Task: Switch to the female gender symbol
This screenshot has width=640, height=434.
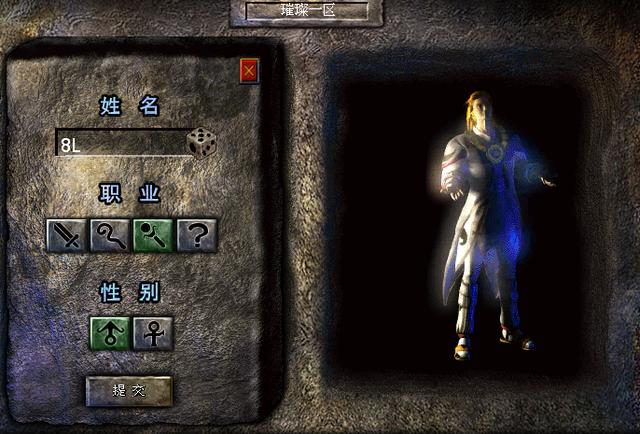Action: point(153,333)
